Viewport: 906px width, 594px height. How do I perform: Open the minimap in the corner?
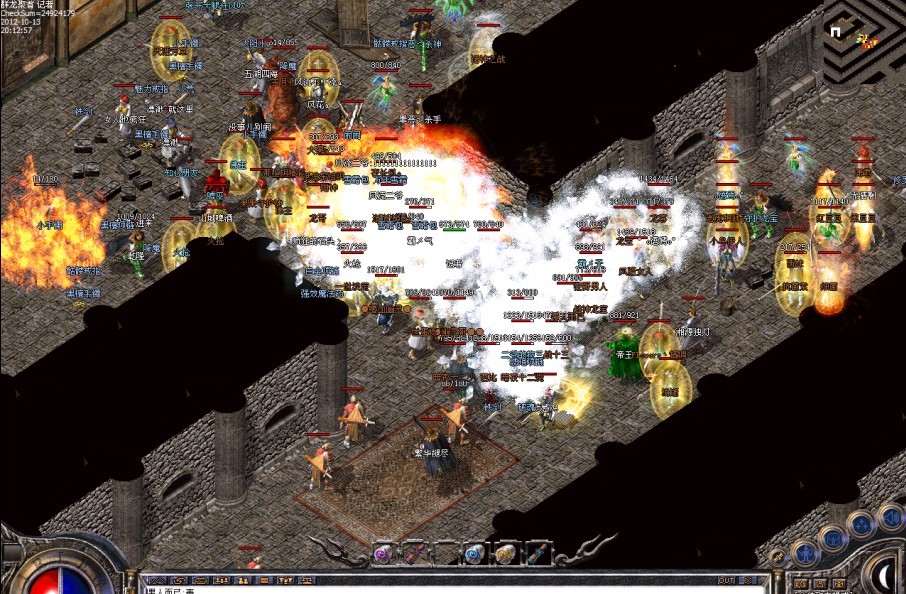(x=863, y=40)
